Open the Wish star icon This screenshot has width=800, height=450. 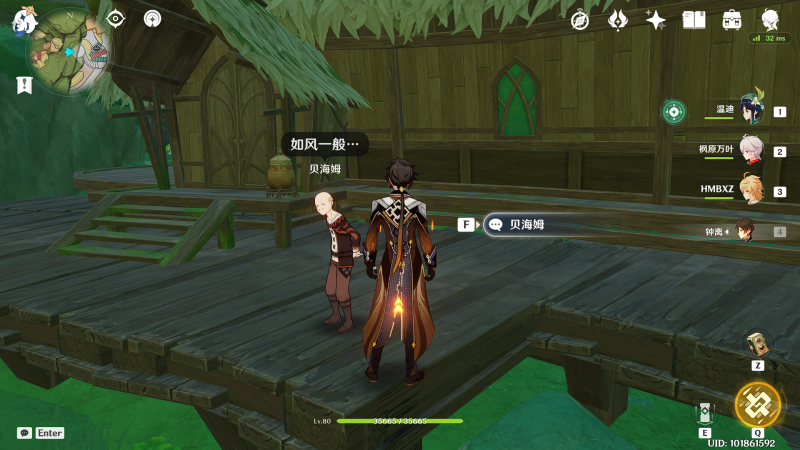656,20
